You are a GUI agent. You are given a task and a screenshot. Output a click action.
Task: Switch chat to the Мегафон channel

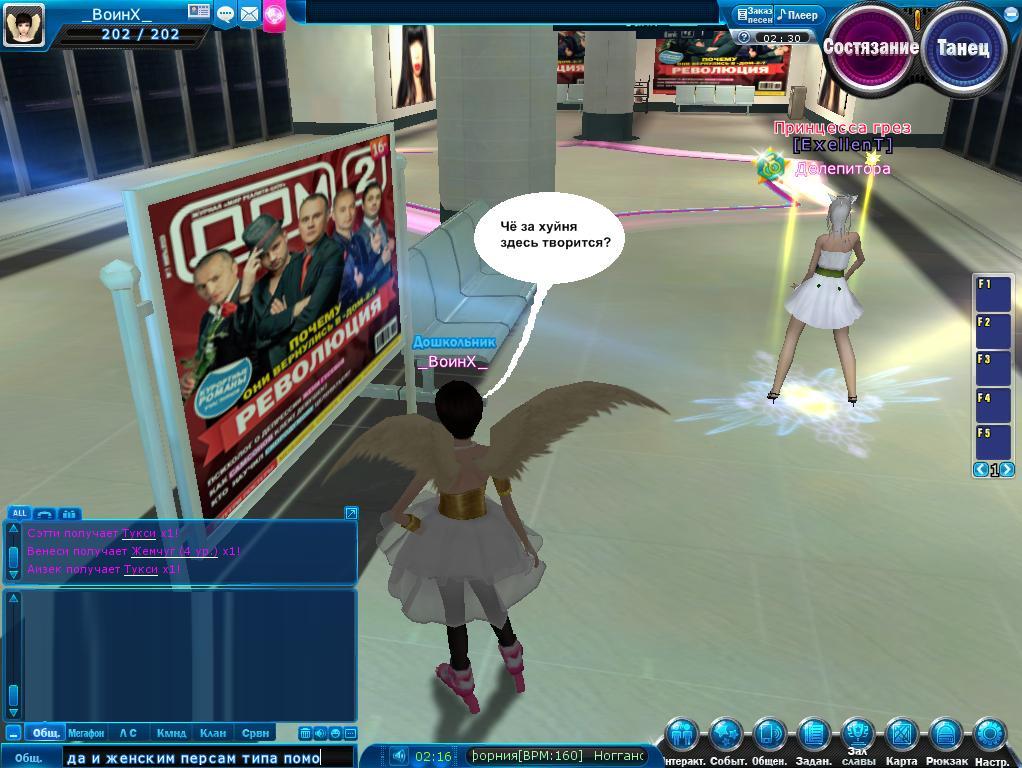[86, 733]
